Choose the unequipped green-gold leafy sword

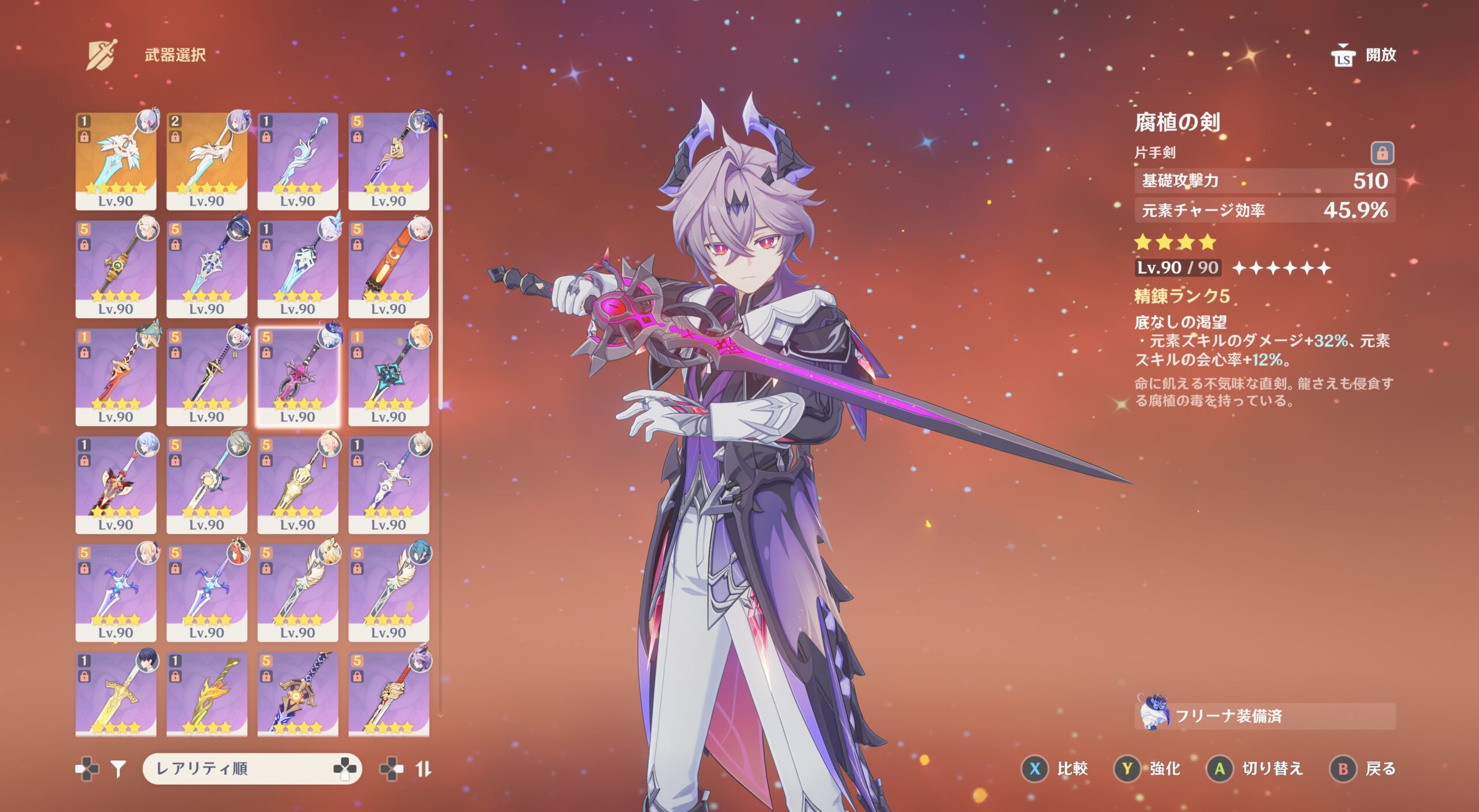206,694
